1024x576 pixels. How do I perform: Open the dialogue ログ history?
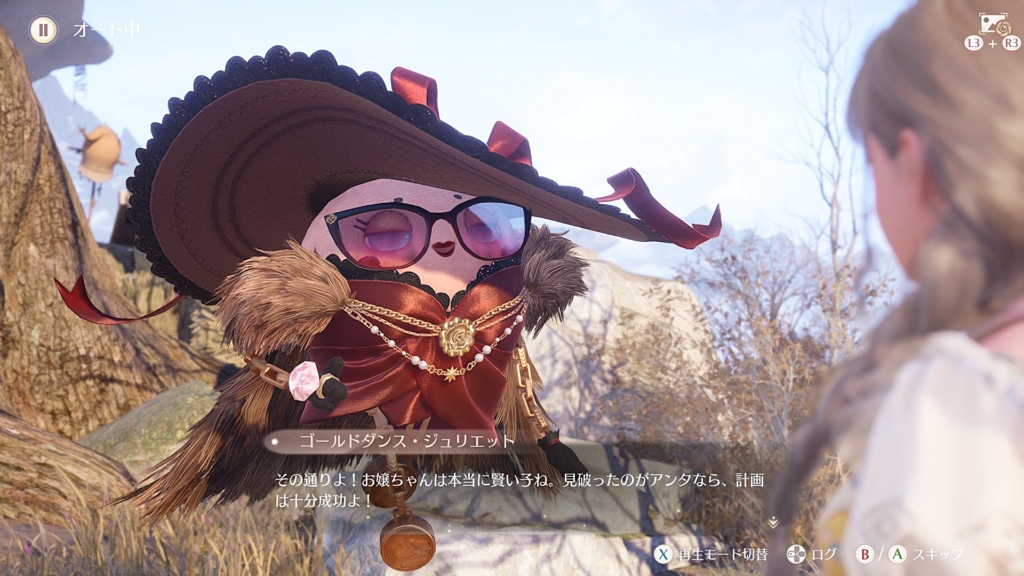tap(811, 554)
